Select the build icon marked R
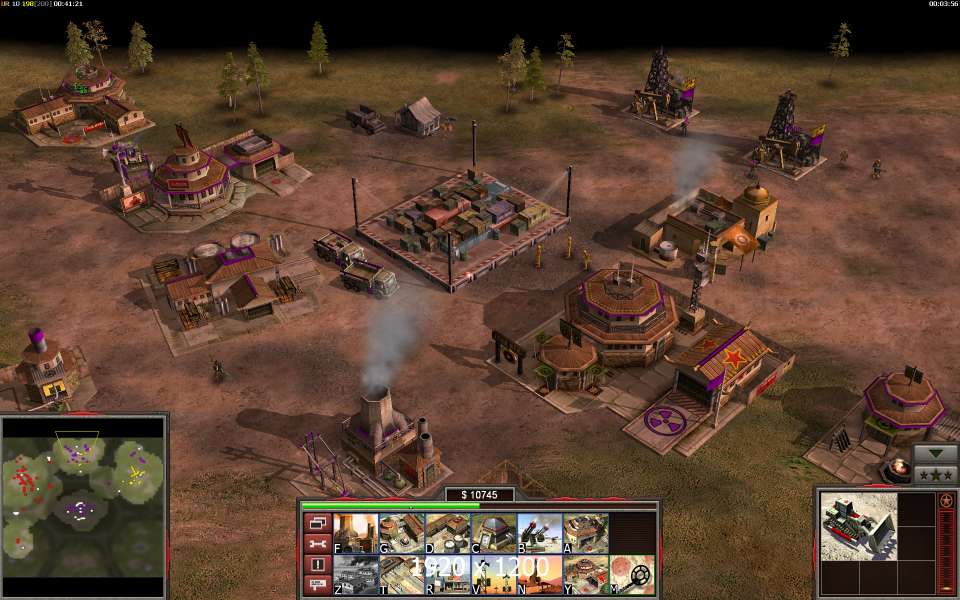960x600 pixels. tap(446, 575)
